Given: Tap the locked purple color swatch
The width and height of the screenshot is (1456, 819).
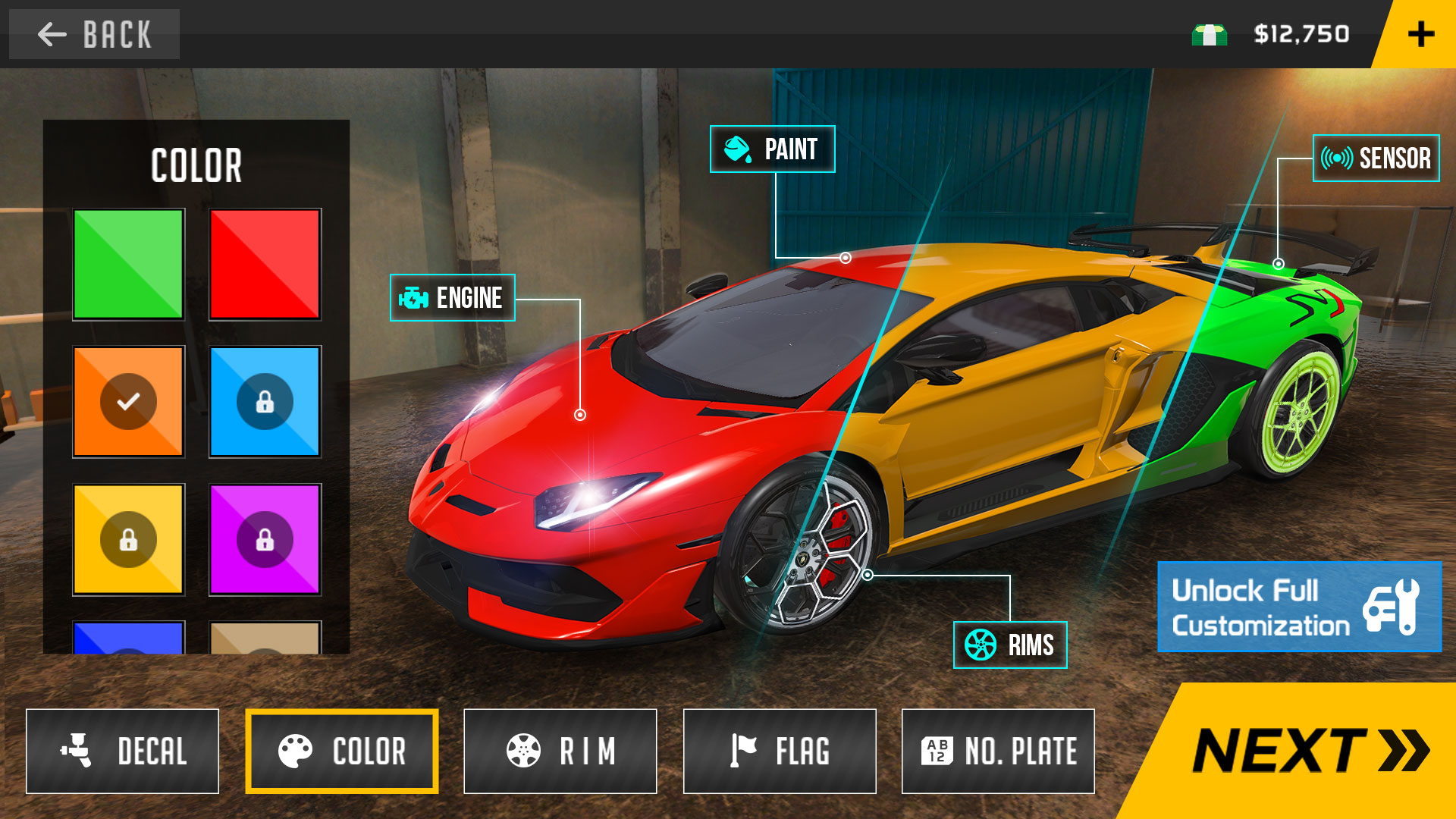Looking at the screenshot, I should [265, 540].
